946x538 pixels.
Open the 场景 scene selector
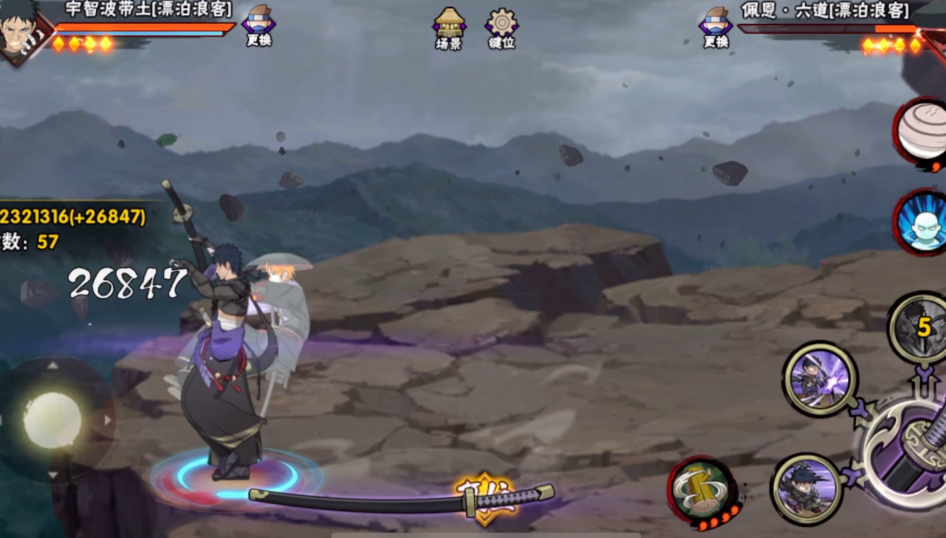click(449, 26)
